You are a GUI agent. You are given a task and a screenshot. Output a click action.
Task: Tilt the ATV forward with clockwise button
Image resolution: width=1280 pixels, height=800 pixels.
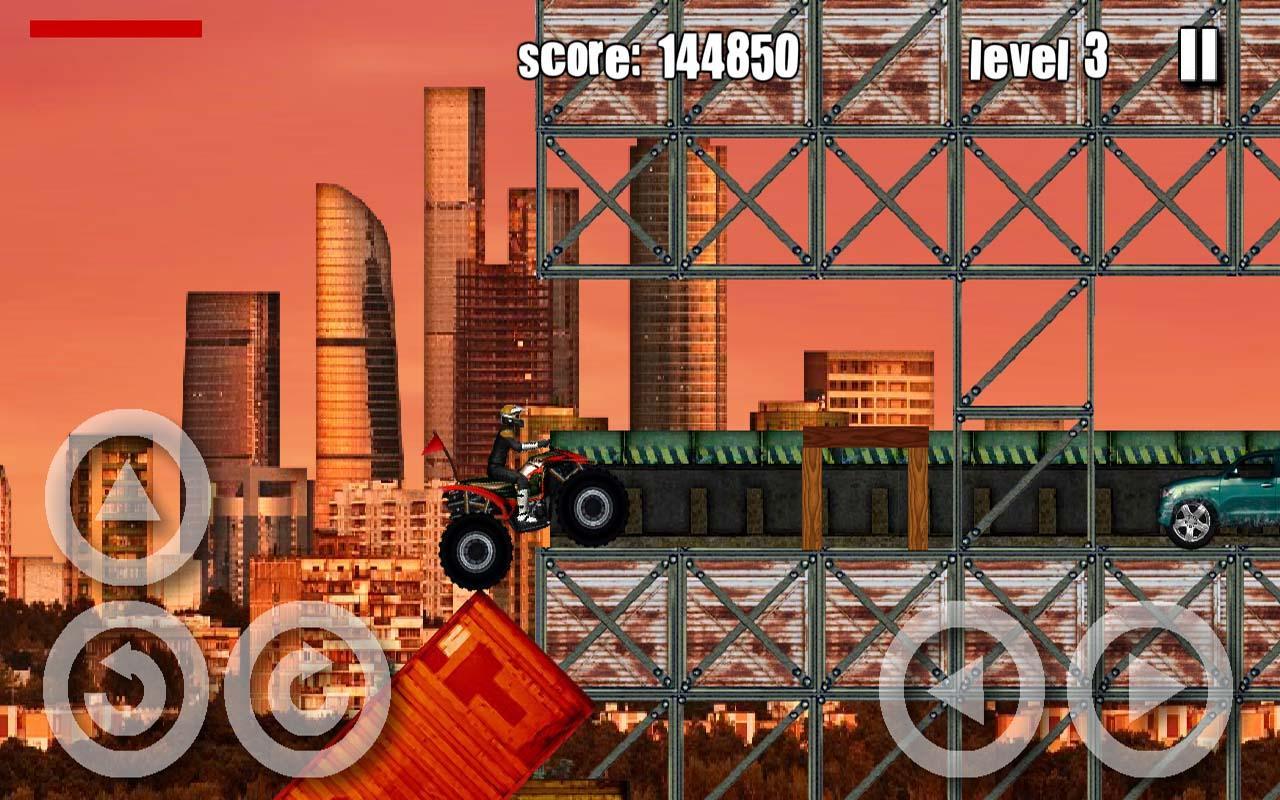tap(307, 686)
